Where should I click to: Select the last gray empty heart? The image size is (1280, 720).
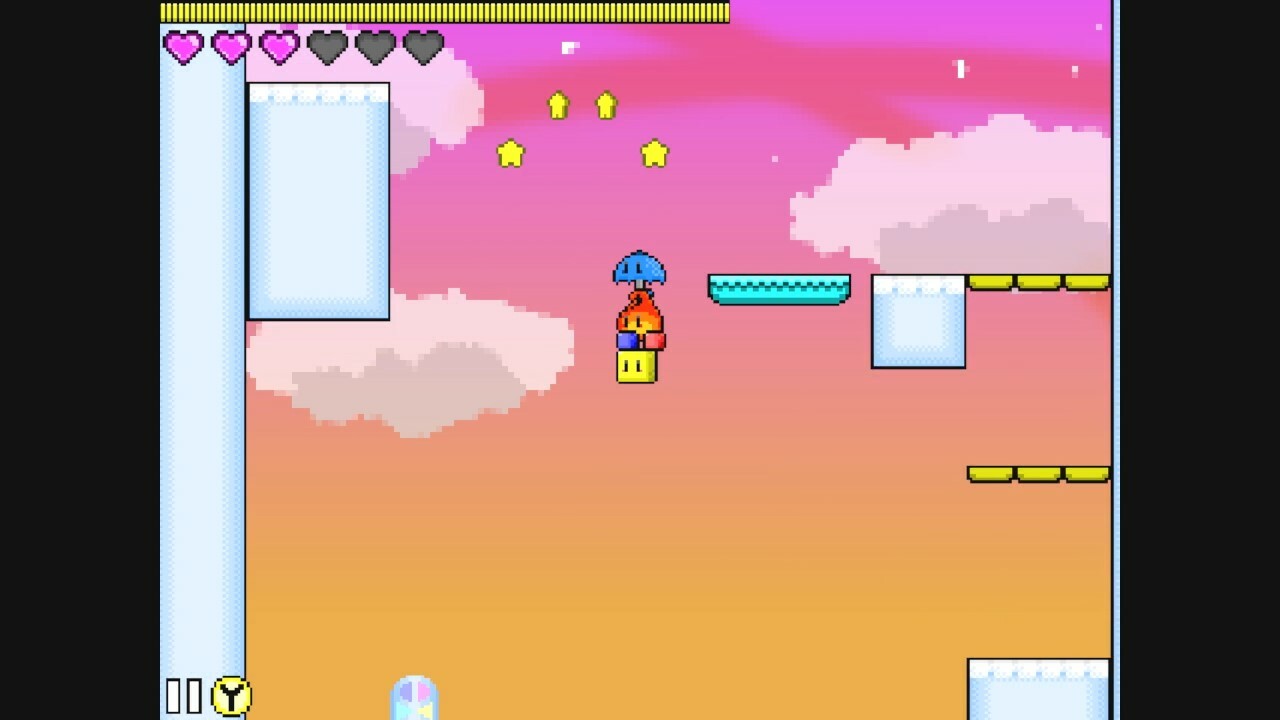click(424, 44)
